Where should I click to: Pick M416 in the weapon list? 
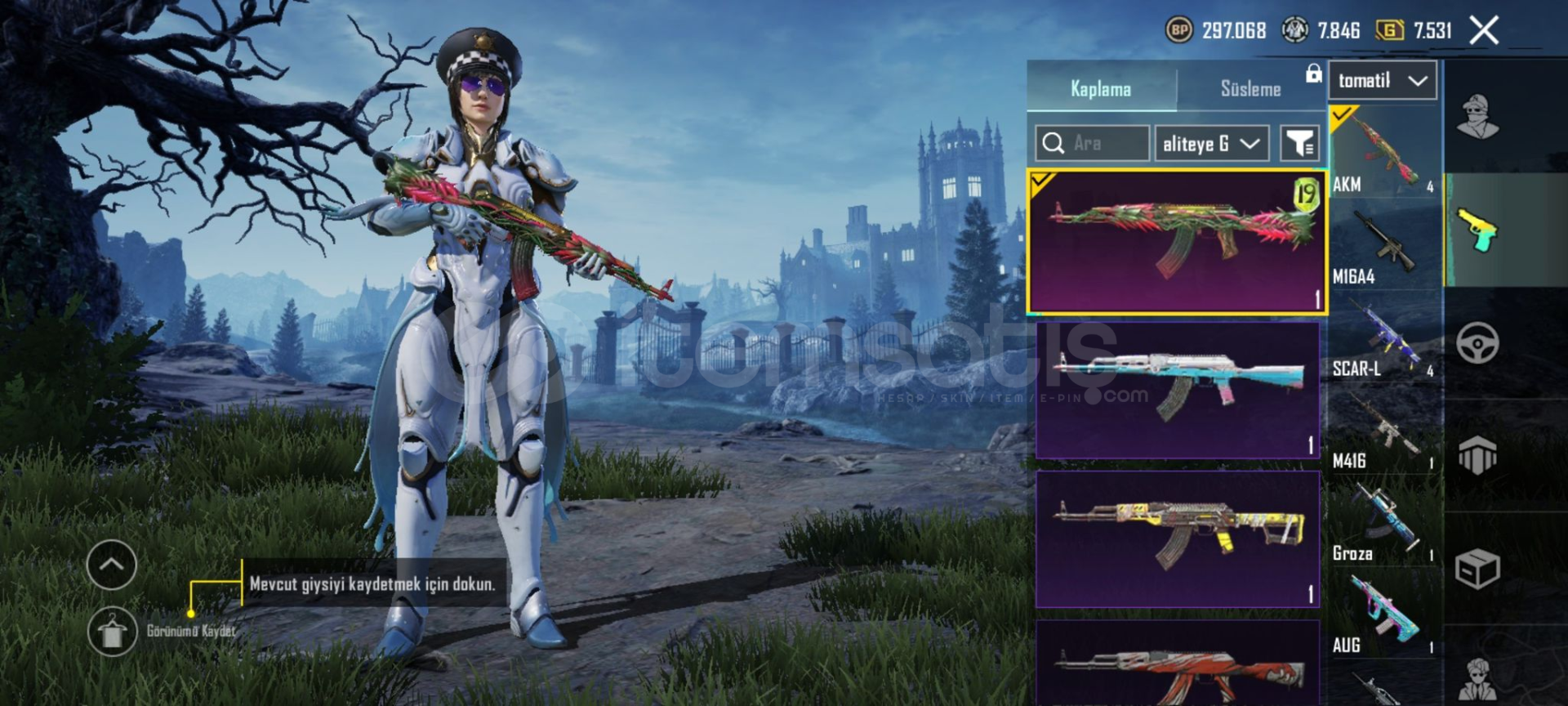click(x=1383, y=430)
